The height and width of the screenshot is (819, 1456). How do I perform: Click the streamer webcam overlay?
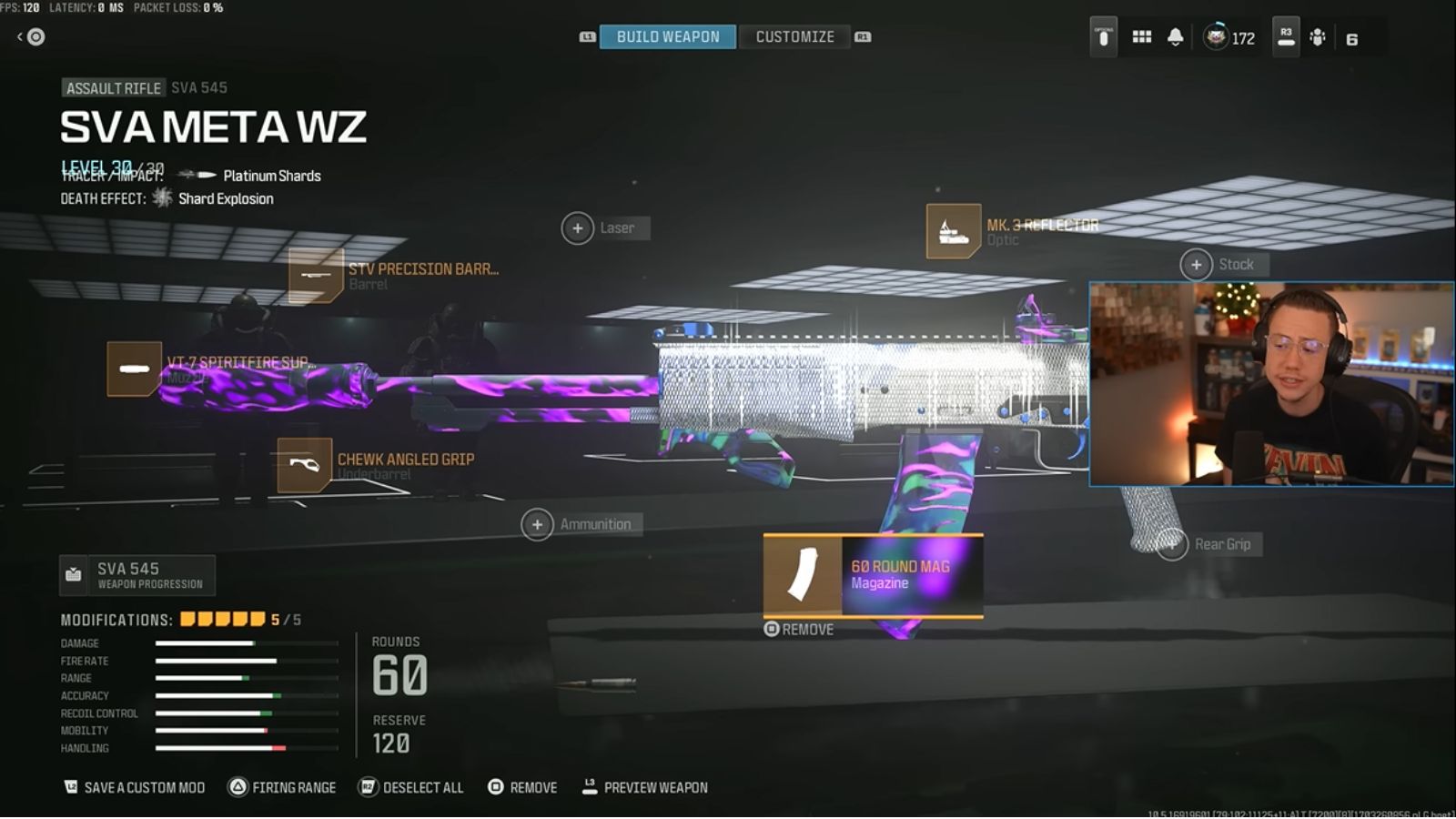[1269, 382]
